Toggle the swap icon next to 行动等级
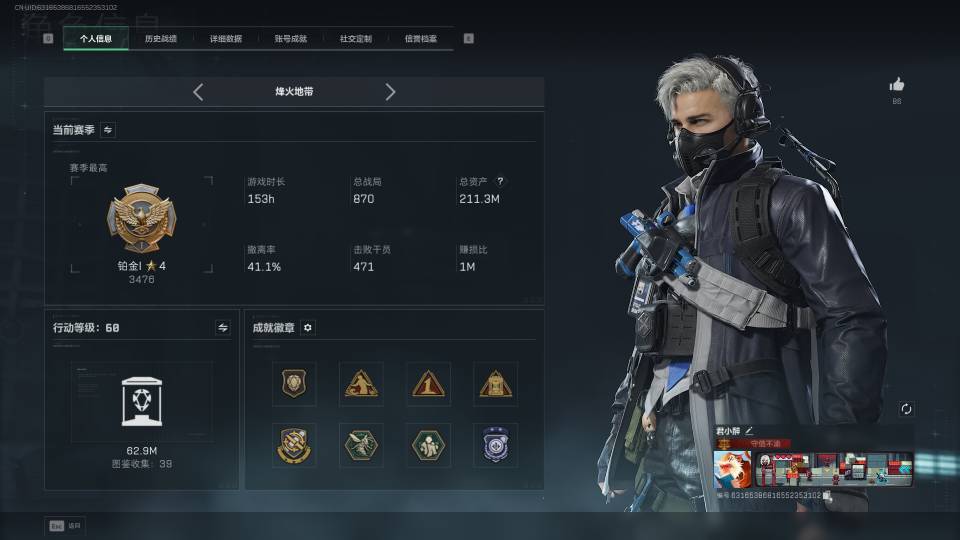The image size is (960, 540). [x=223, y=327]
